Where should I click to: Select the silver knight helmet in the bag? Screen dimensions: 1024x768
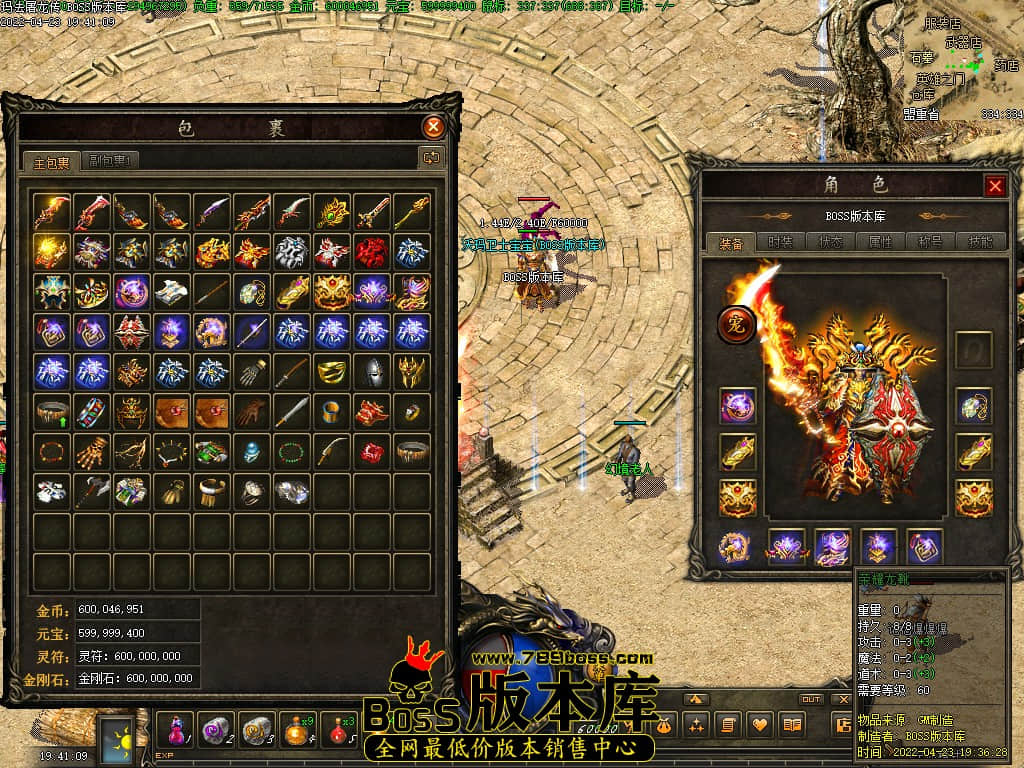point(372,371)
